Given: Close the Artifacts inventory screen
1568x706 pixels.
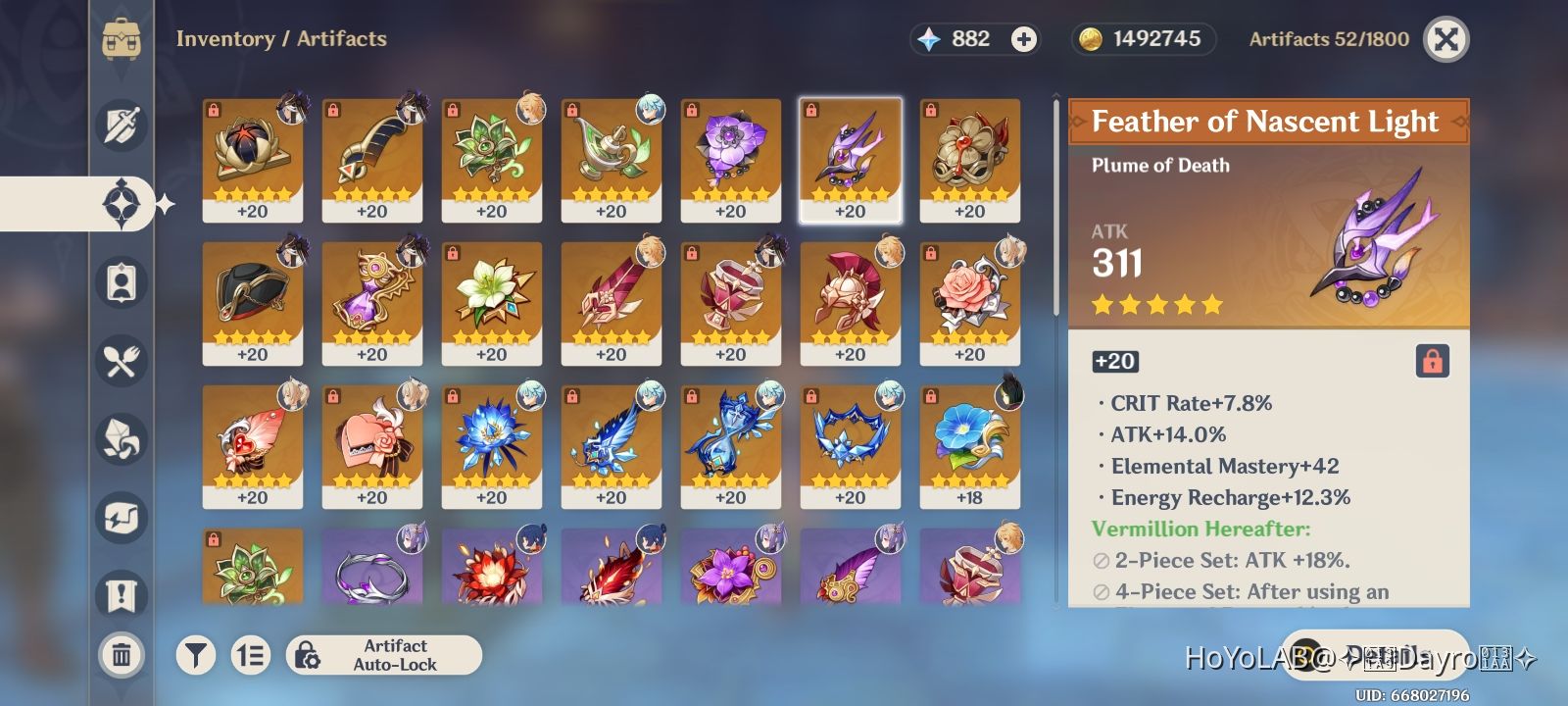Looking at the screenshot, I should click(x=1446, y=41).
